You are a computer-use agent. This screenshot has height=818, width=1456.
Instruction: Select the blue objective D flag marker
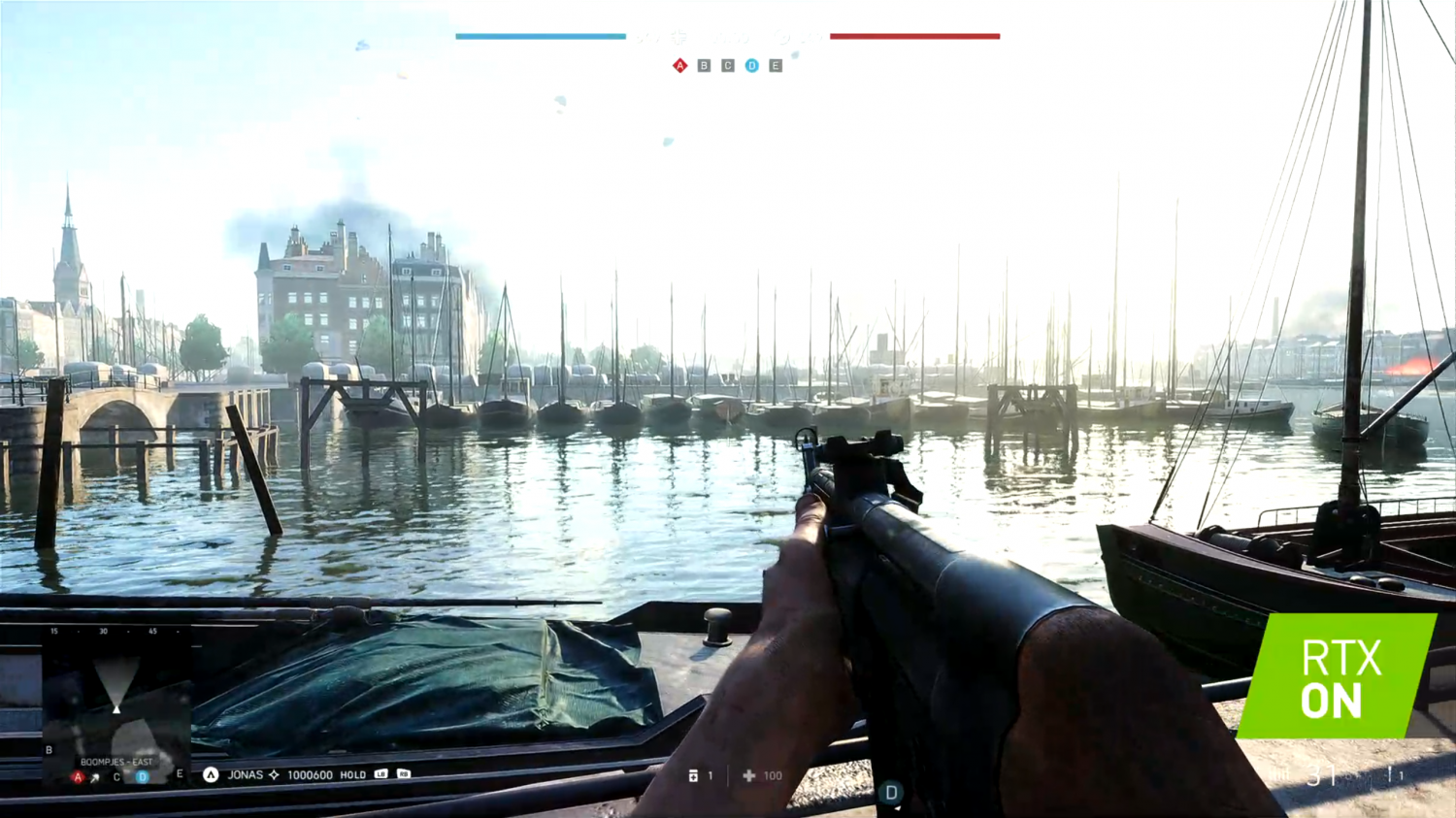tap(751, 66)
